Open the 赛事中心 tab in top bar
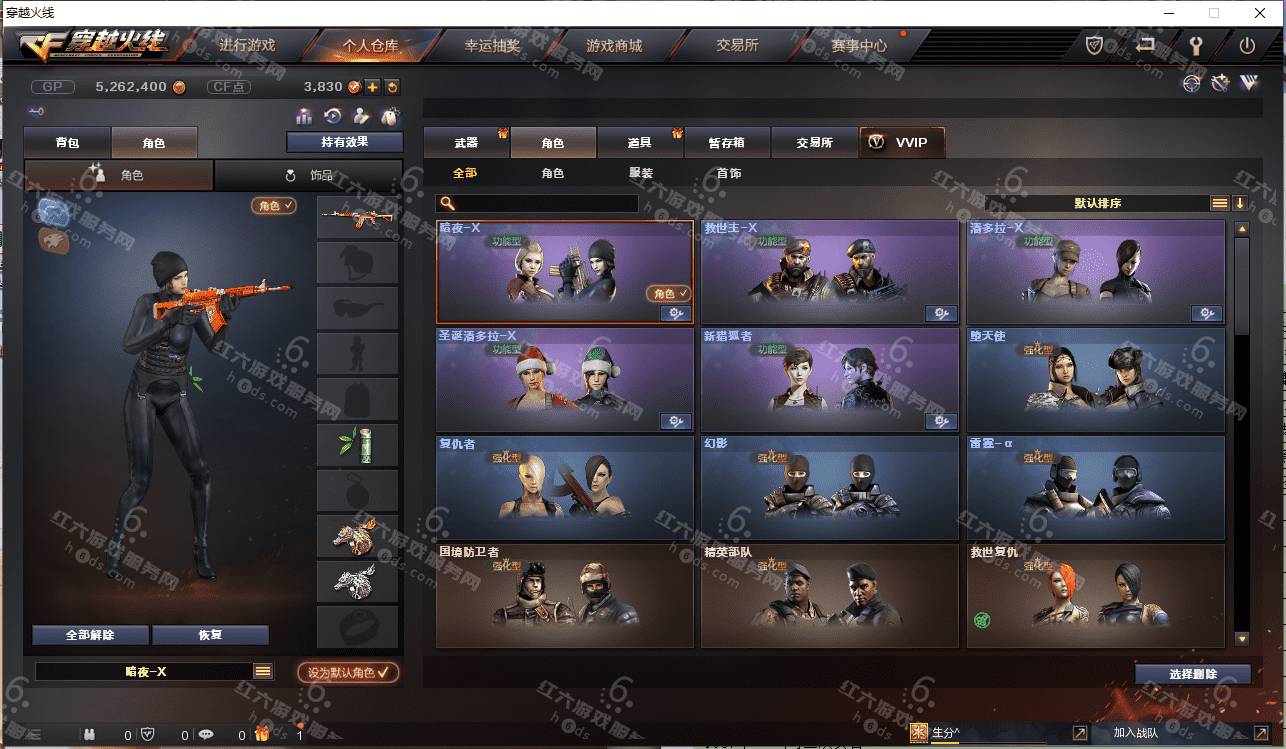This screenshot has width=1286, height=749. click(858, 45)
